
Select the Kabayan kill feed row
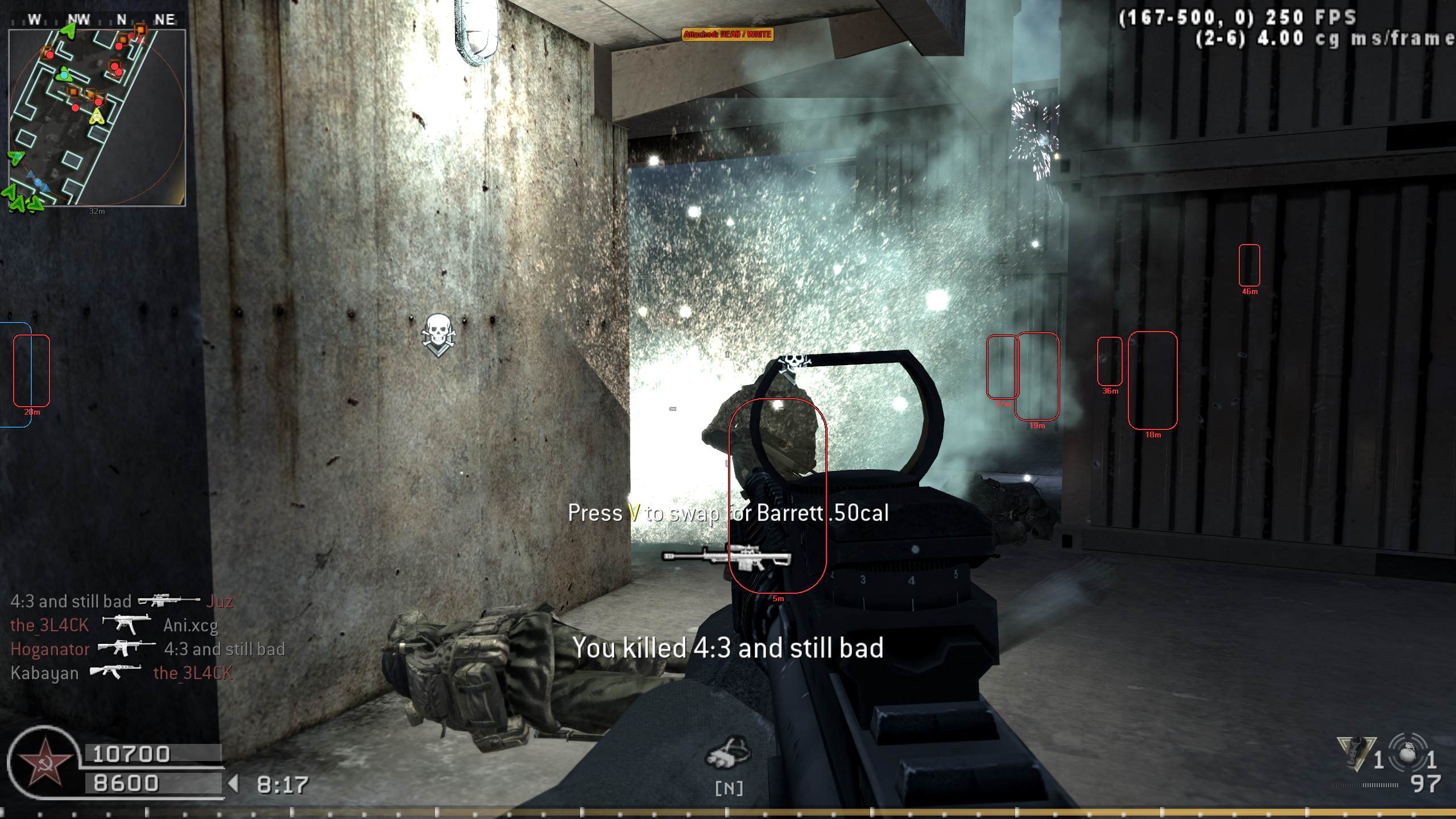click(x=121, y=673)
